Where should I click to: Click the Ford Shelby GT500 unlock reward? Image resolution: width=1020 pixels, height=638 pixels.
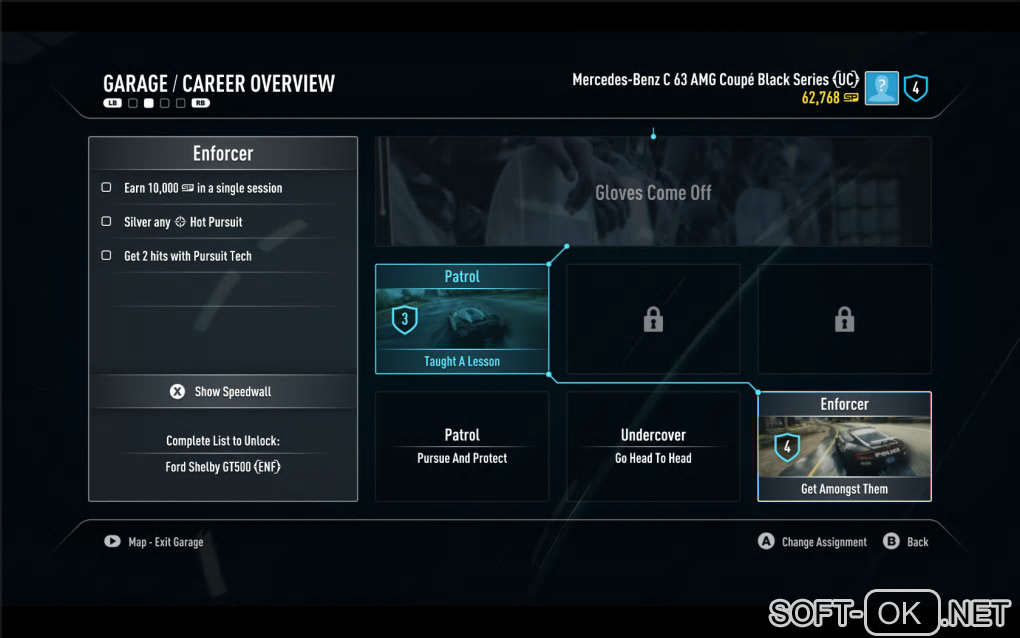pyautogui.click(x=223, y=467)
